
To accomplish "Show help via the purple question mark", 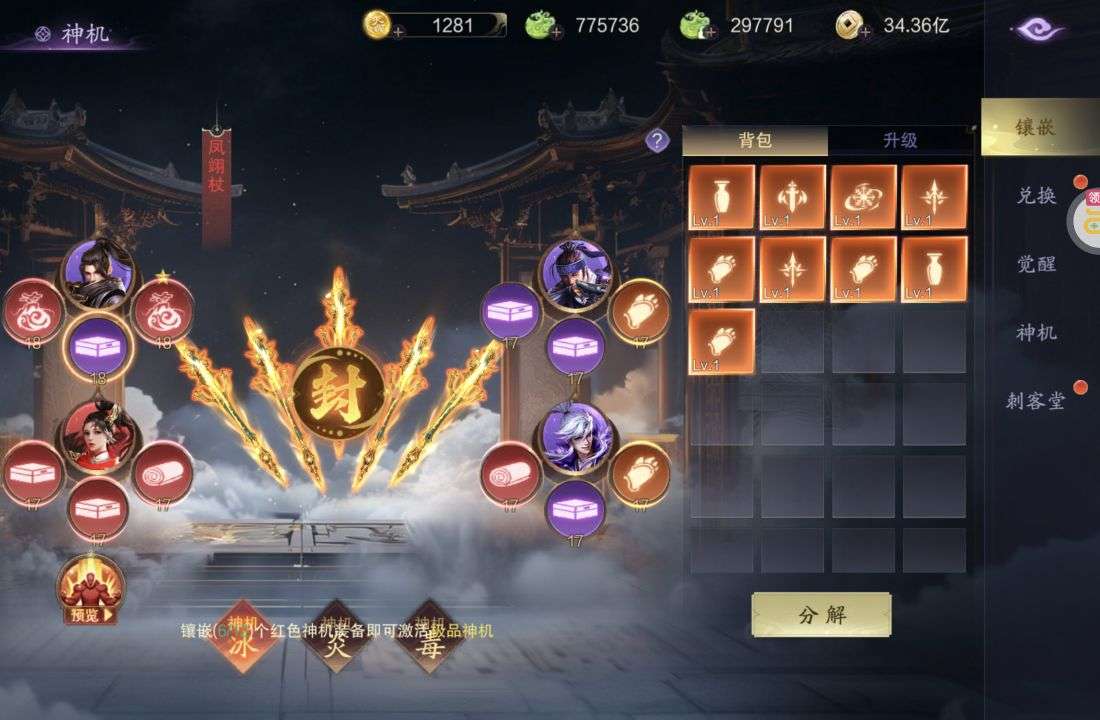I will click(657, 141).
